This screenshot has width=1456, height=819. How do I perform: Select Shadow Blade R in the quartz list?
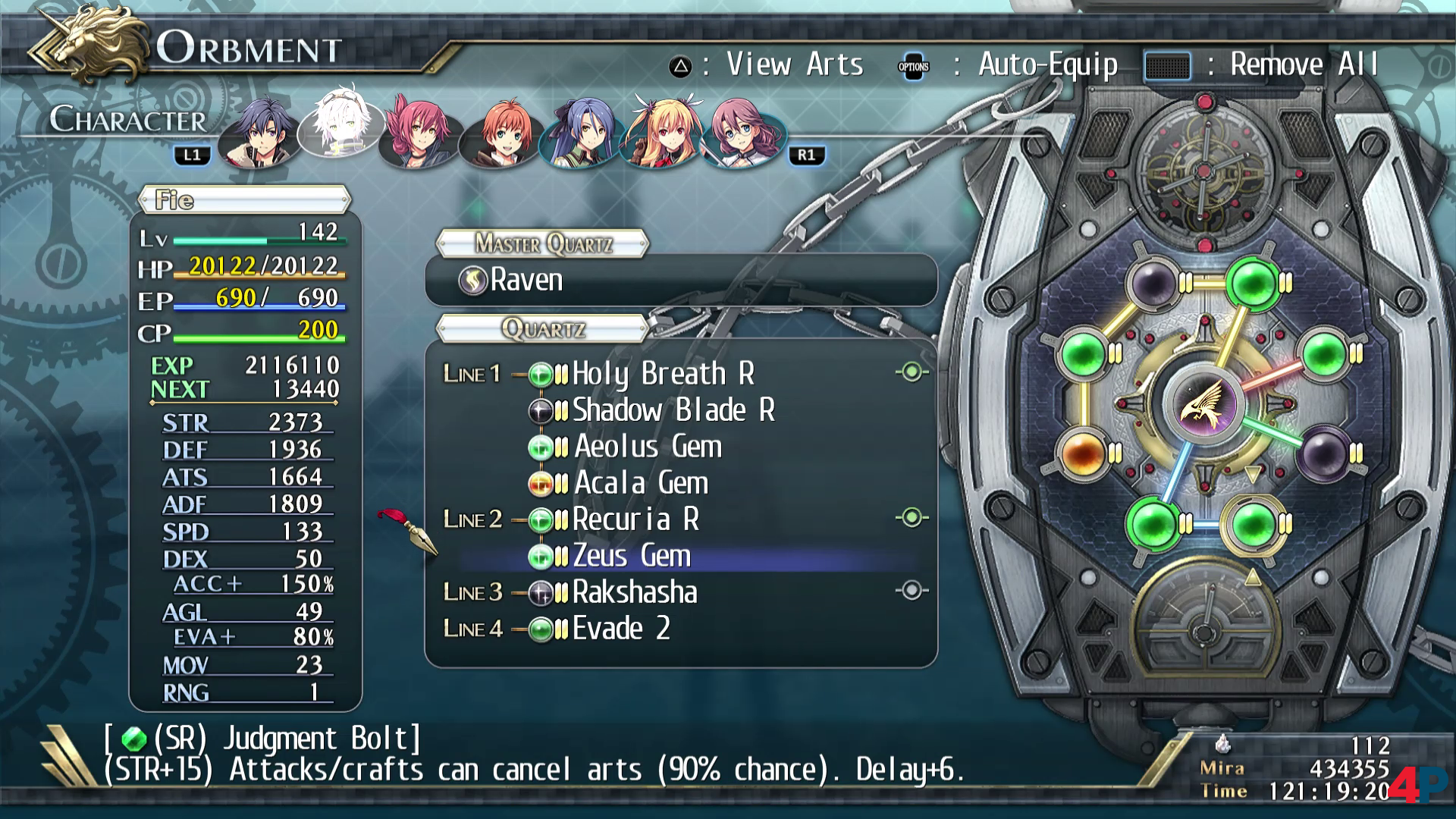click(x=672, y=410)
